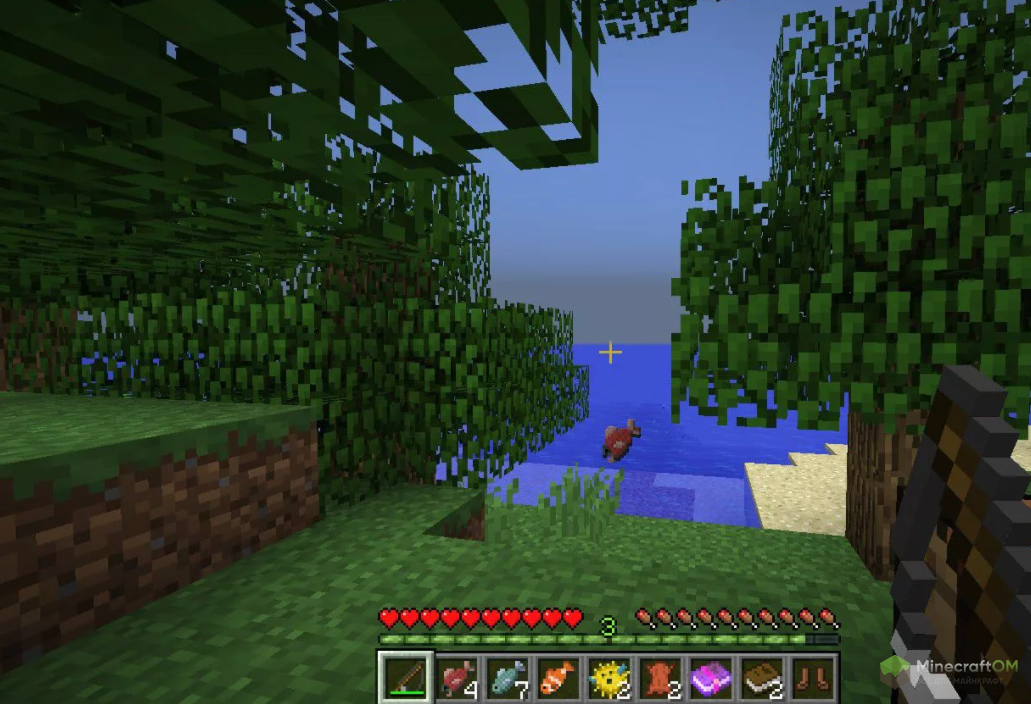The width and height of the screenshot is (1031, 704).
Task: Select the fishing rod hotbar slot
Action: [x=406, y=677]
